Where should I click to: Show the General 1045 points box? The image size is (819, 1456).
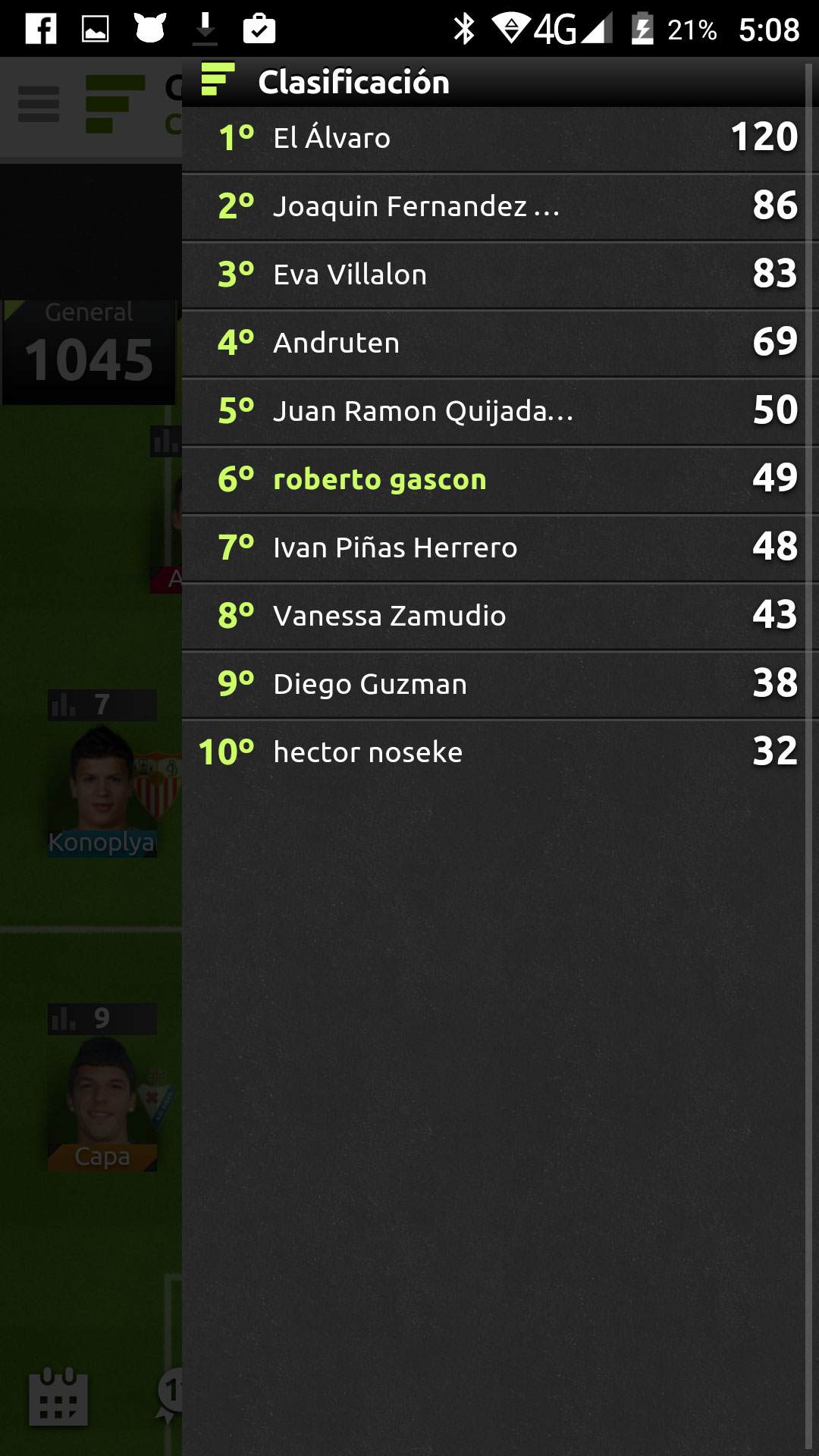[89, 350]
